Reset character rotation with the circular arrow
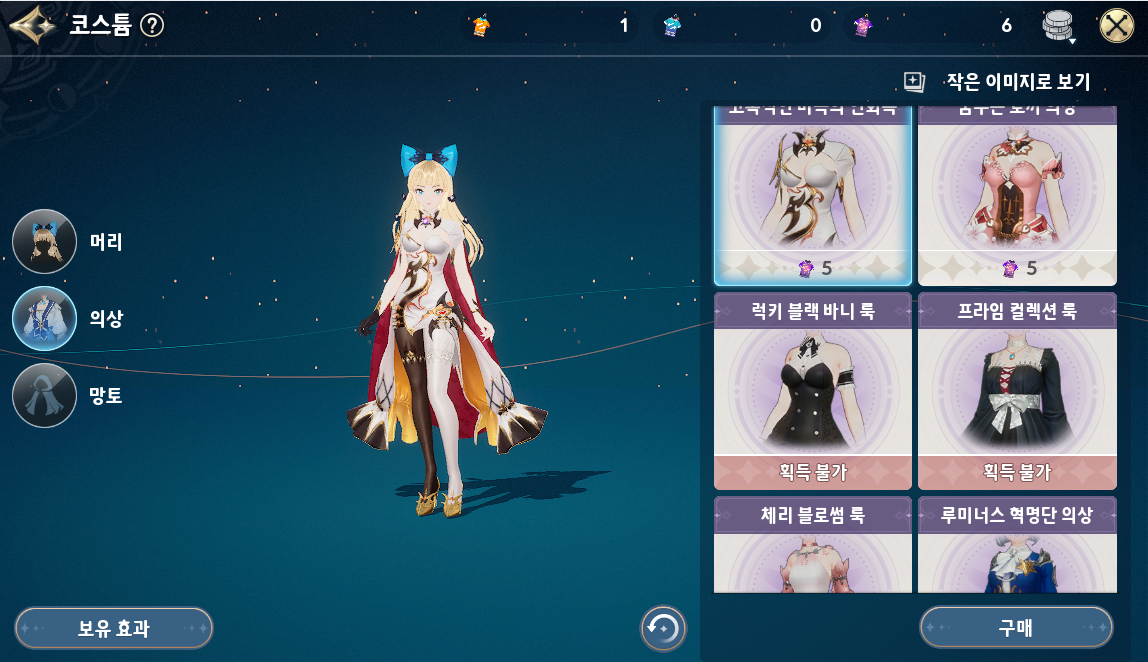 click(x=663, y=628)
